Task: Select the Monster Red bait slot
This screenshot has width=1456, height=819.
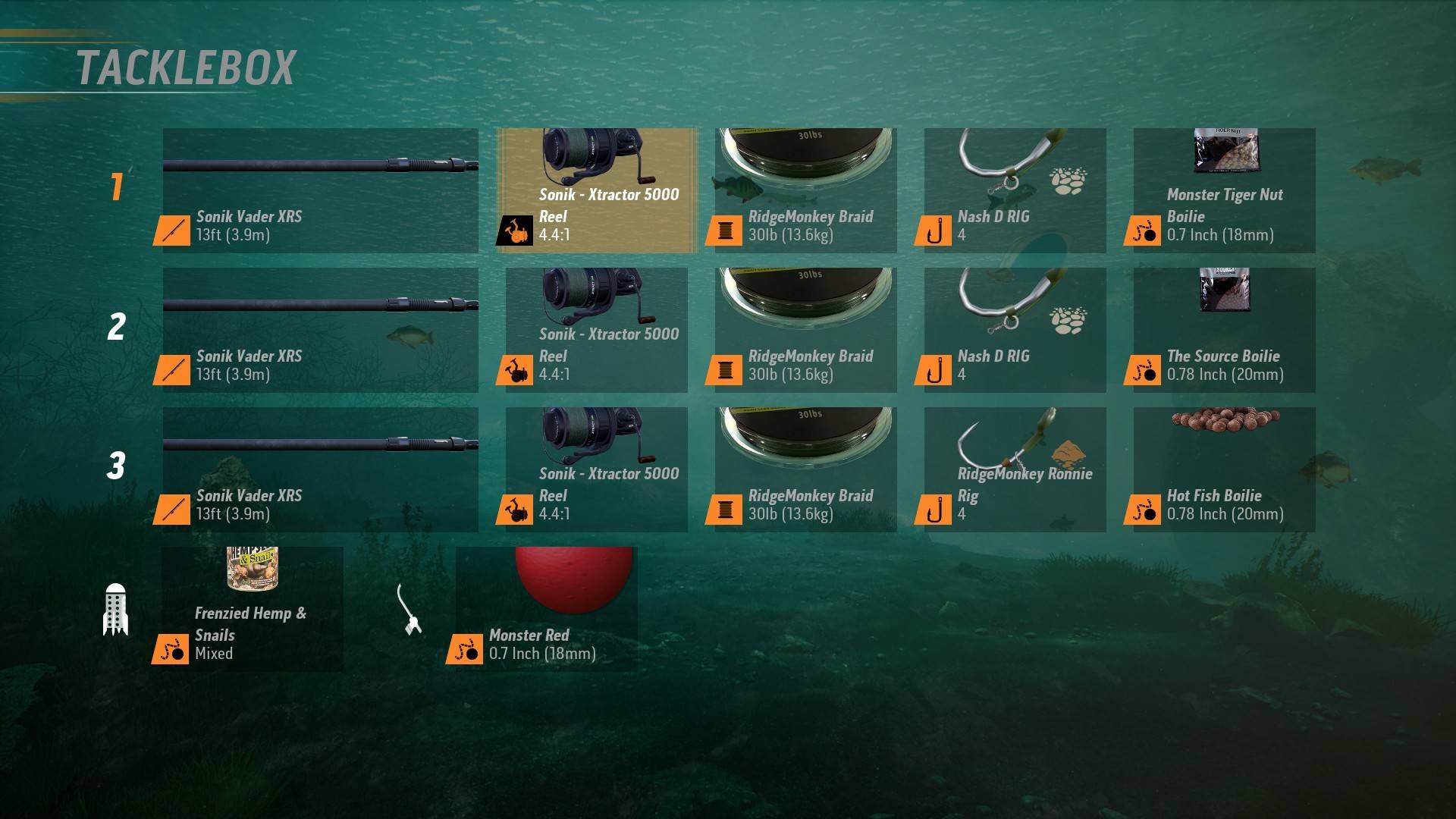Action: pos(546,609)
